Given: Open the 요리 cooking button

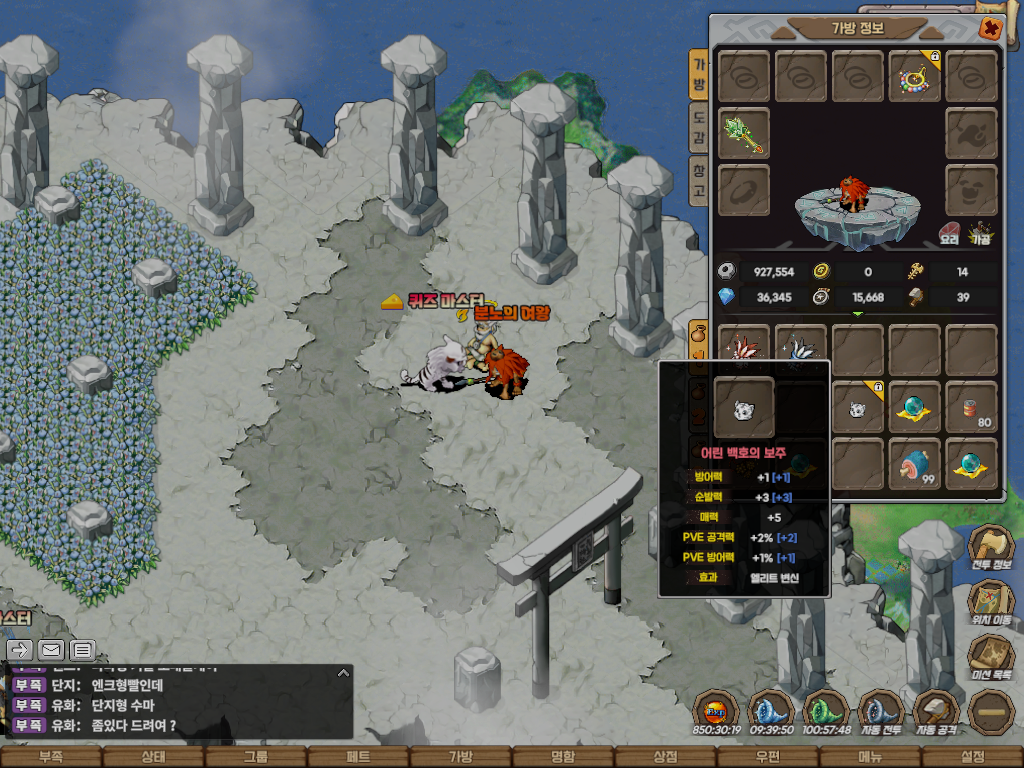Looking at the screenshot, I should (950, 234).
